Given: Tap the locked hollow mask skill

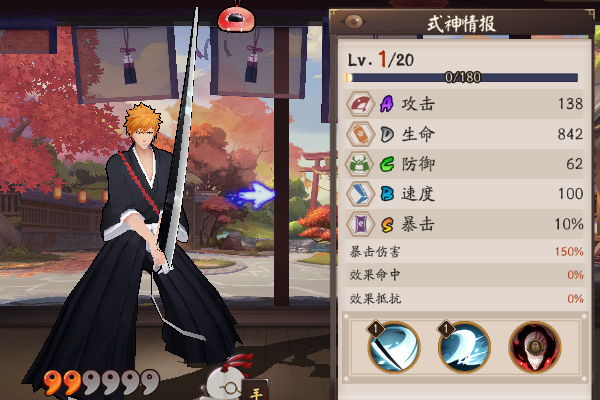Looking at the screenshot, I should [x=534, y=347].
